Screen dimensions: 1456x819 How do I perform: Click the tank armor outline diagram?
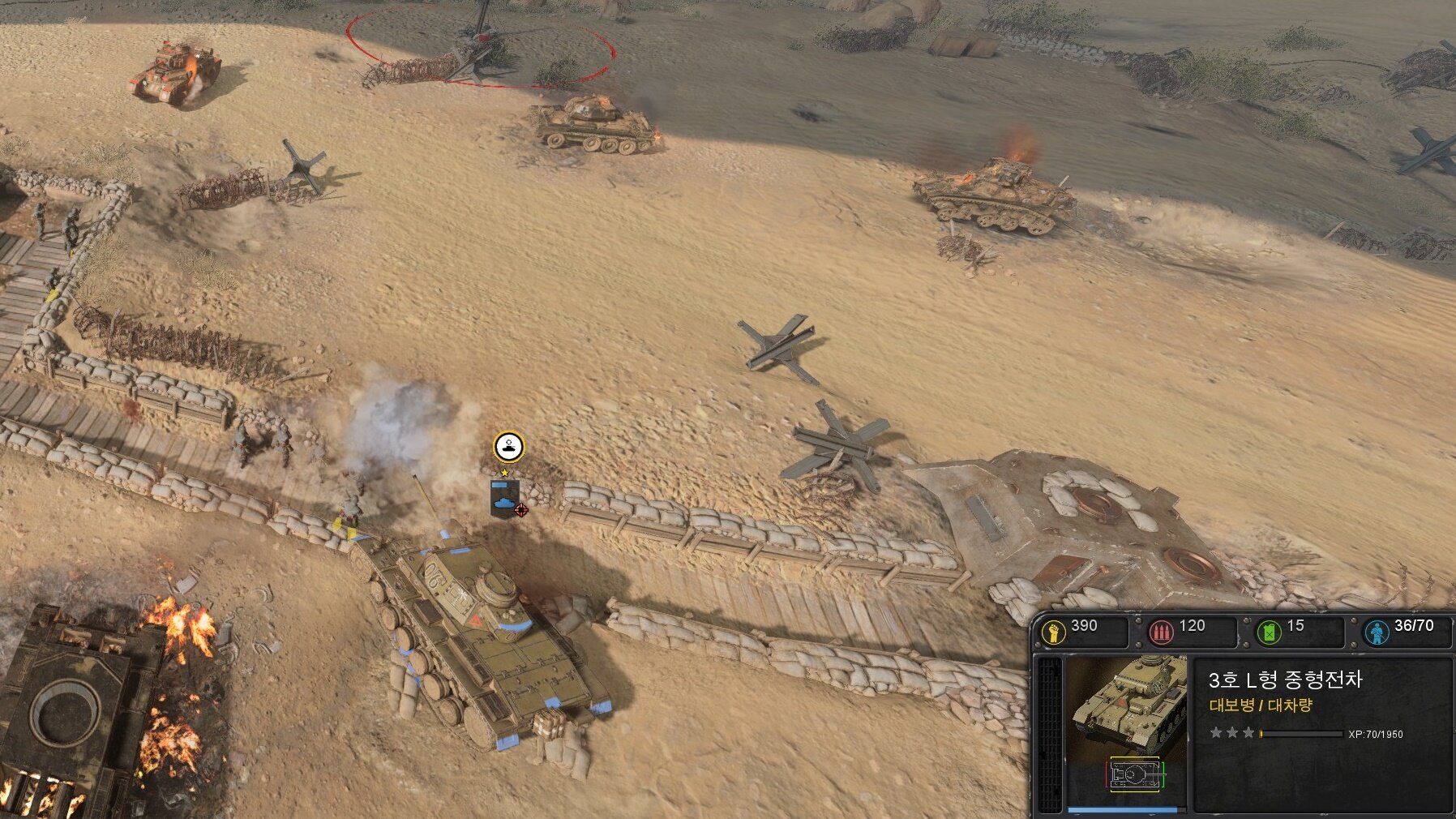[1135, 774]
